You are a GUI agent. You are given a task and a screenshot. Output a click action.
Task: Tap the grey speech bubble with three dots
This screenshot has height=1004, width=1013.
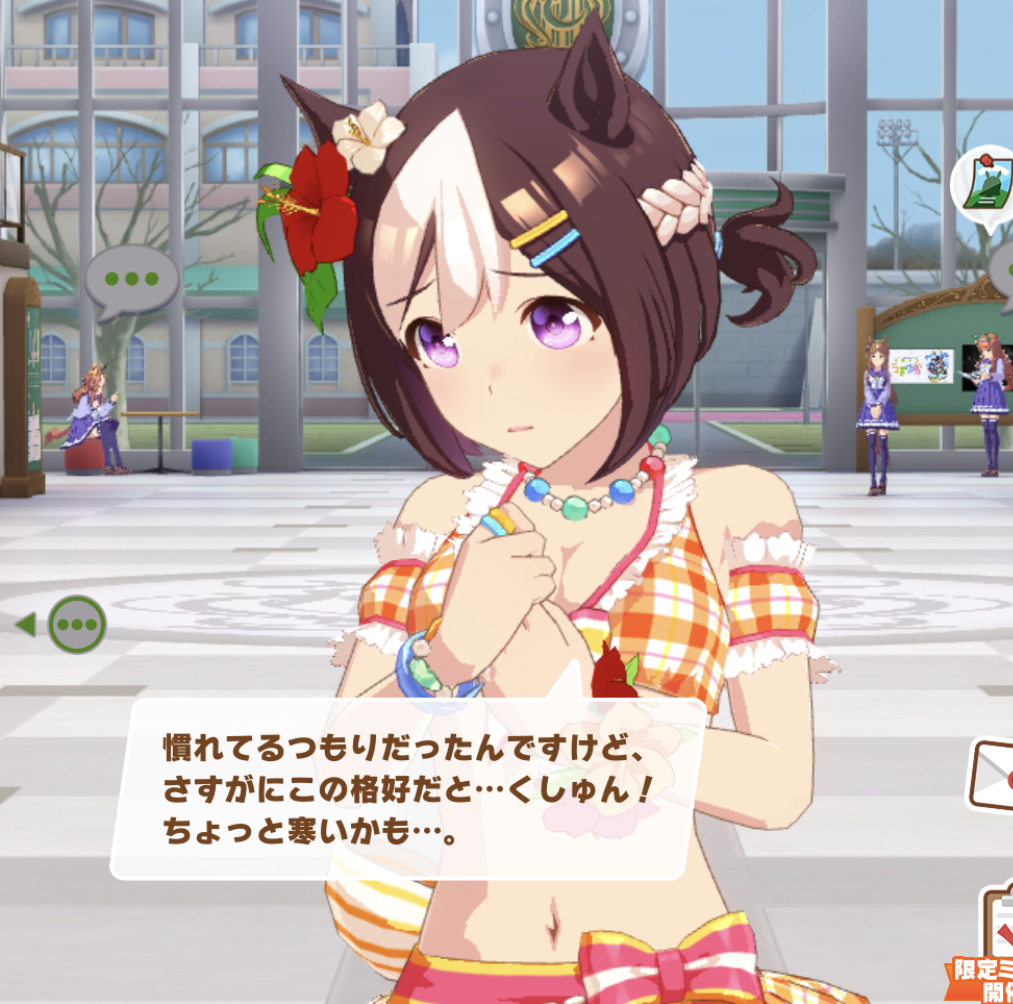[x=131, y=280]
